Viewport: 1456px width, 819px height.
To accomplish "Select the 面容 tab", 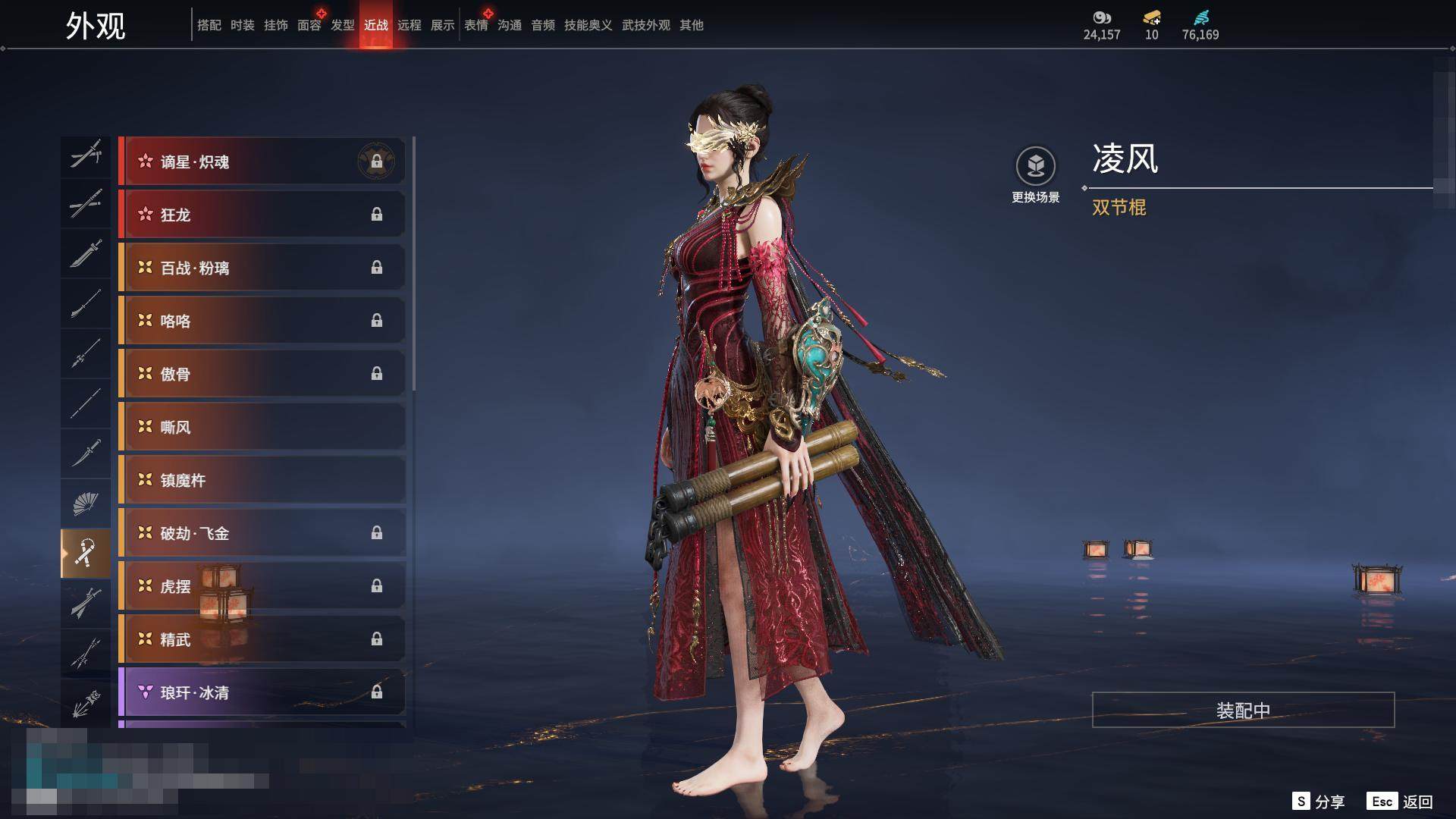I will [309, 25].
